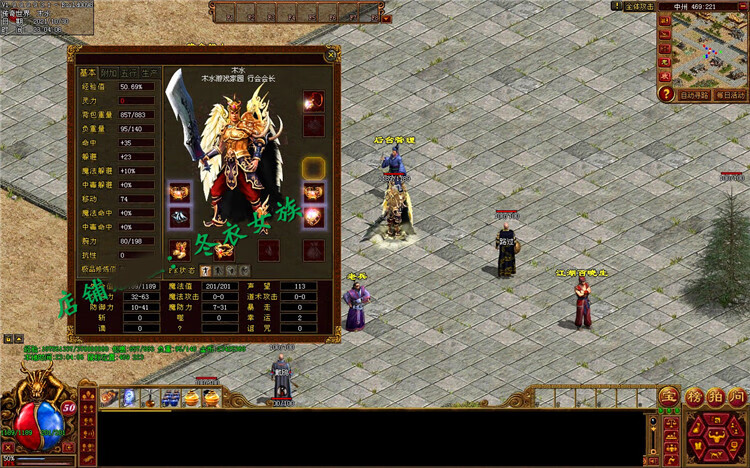The image size is (750, 468).
Task: Open the 每日活动 daily activities button
Action: [731, 95]
